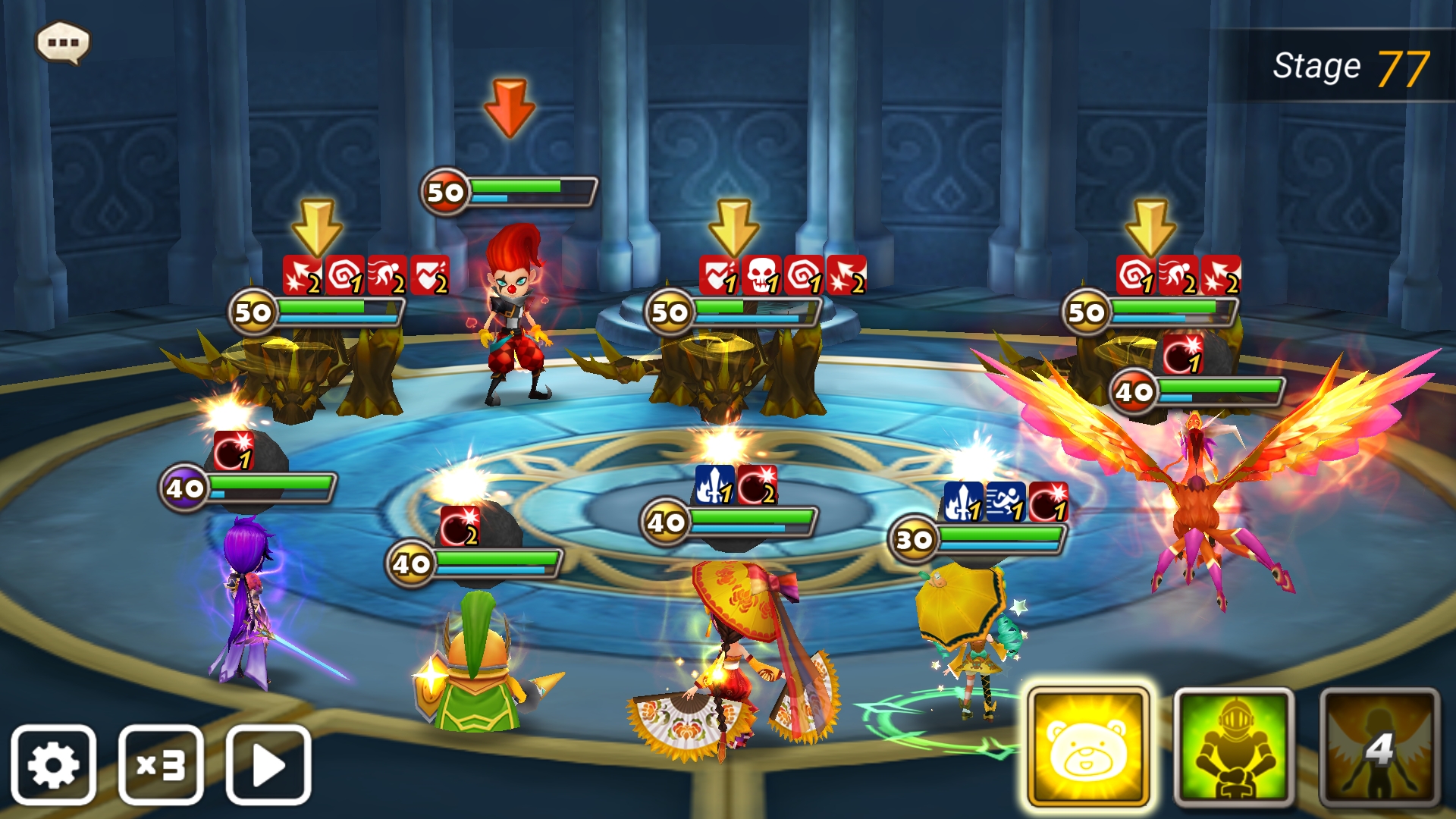Start auto-battle with the play button
This screenshot has width=1456, height=819.
pos(268,764)
